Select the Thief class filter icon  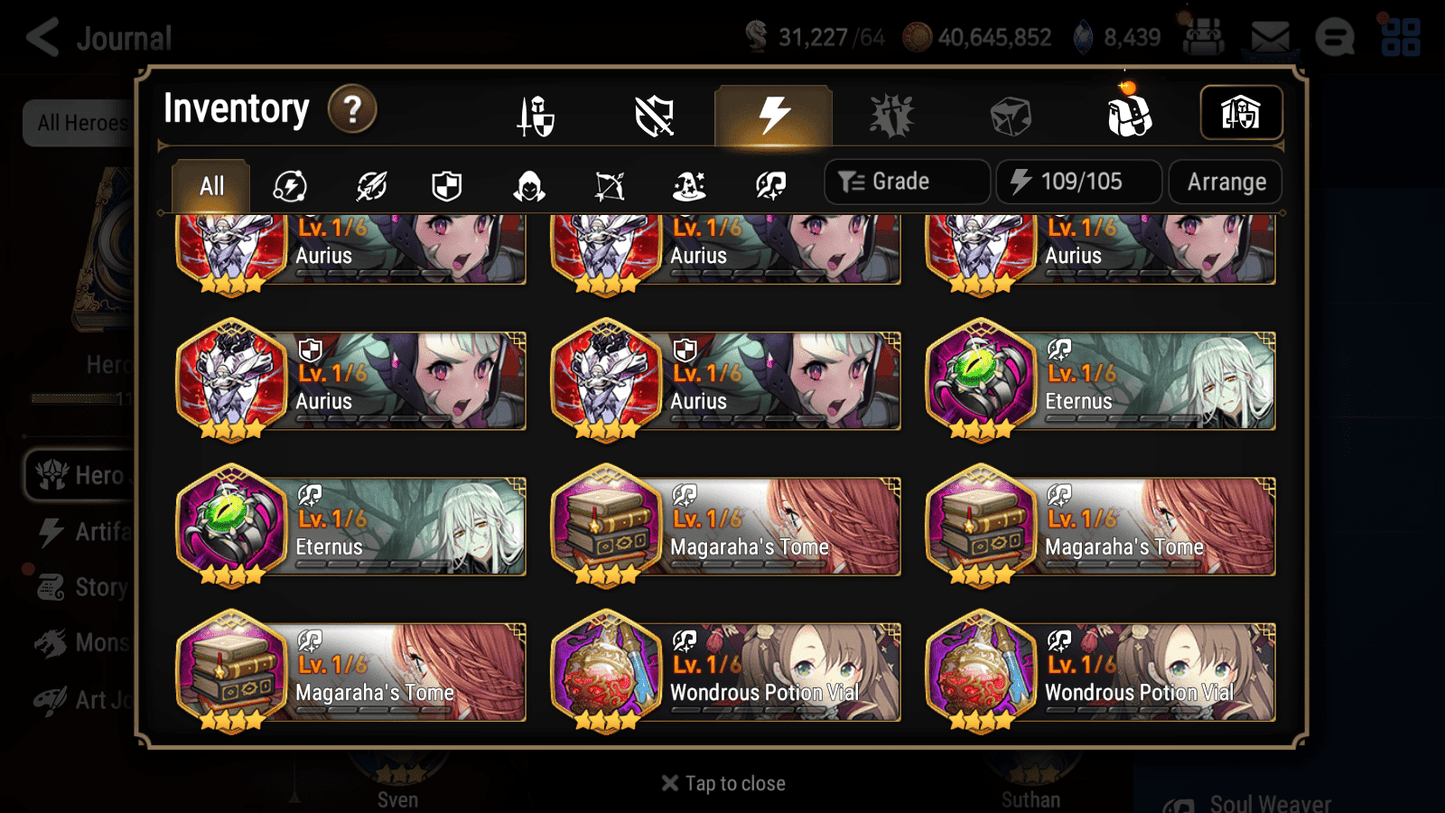tap(527, 184)
